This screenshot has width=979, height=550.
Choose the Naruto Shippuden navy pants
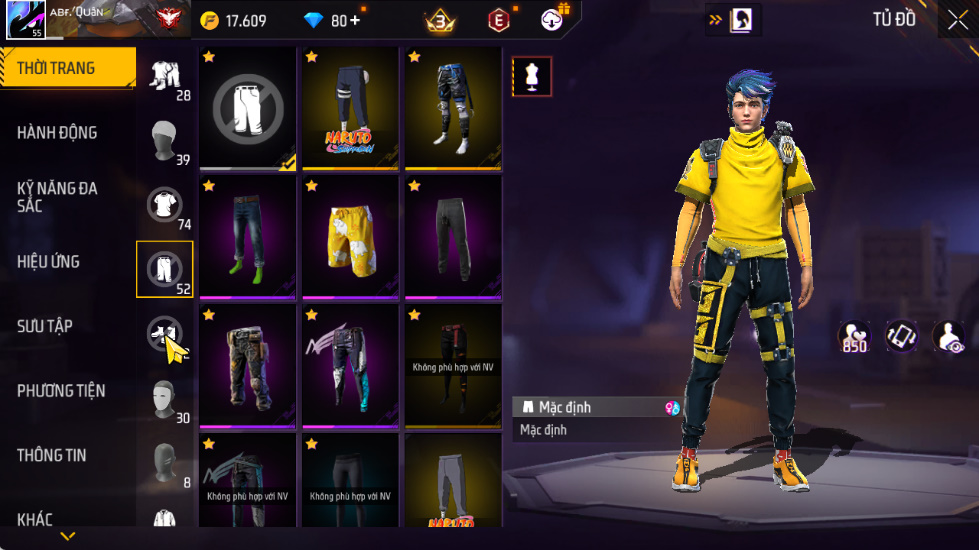351,106
